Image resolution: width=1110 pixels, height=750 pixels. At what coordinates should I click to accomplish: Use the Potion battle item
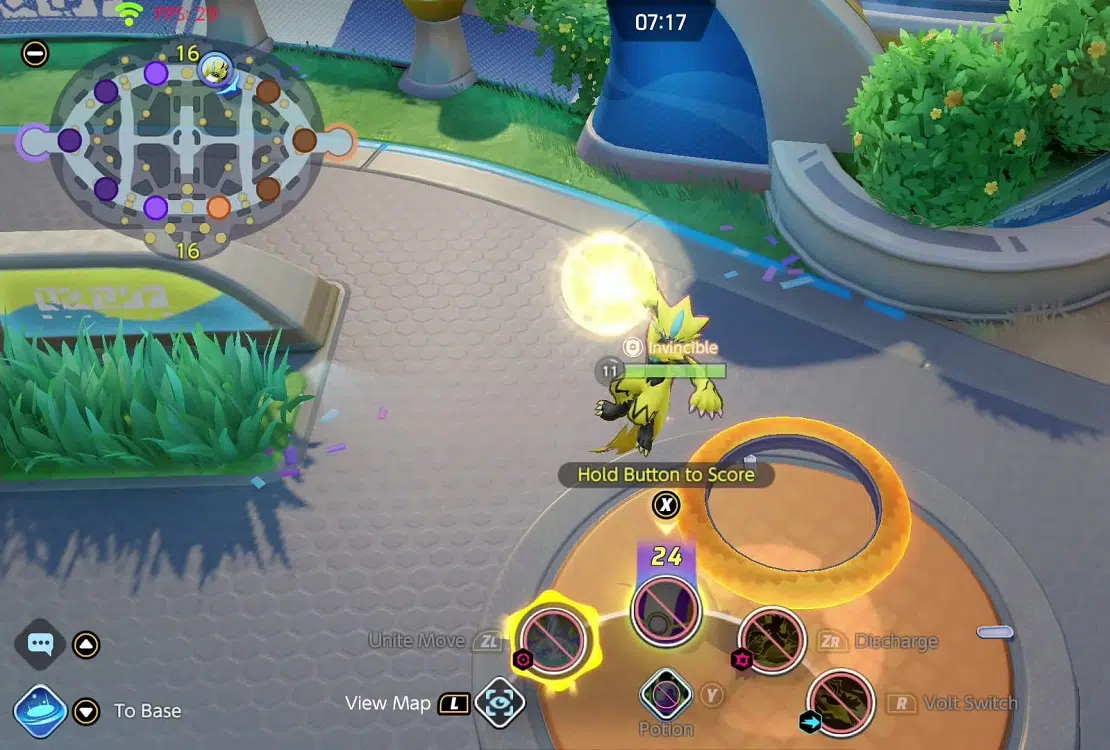click(666, 693)
